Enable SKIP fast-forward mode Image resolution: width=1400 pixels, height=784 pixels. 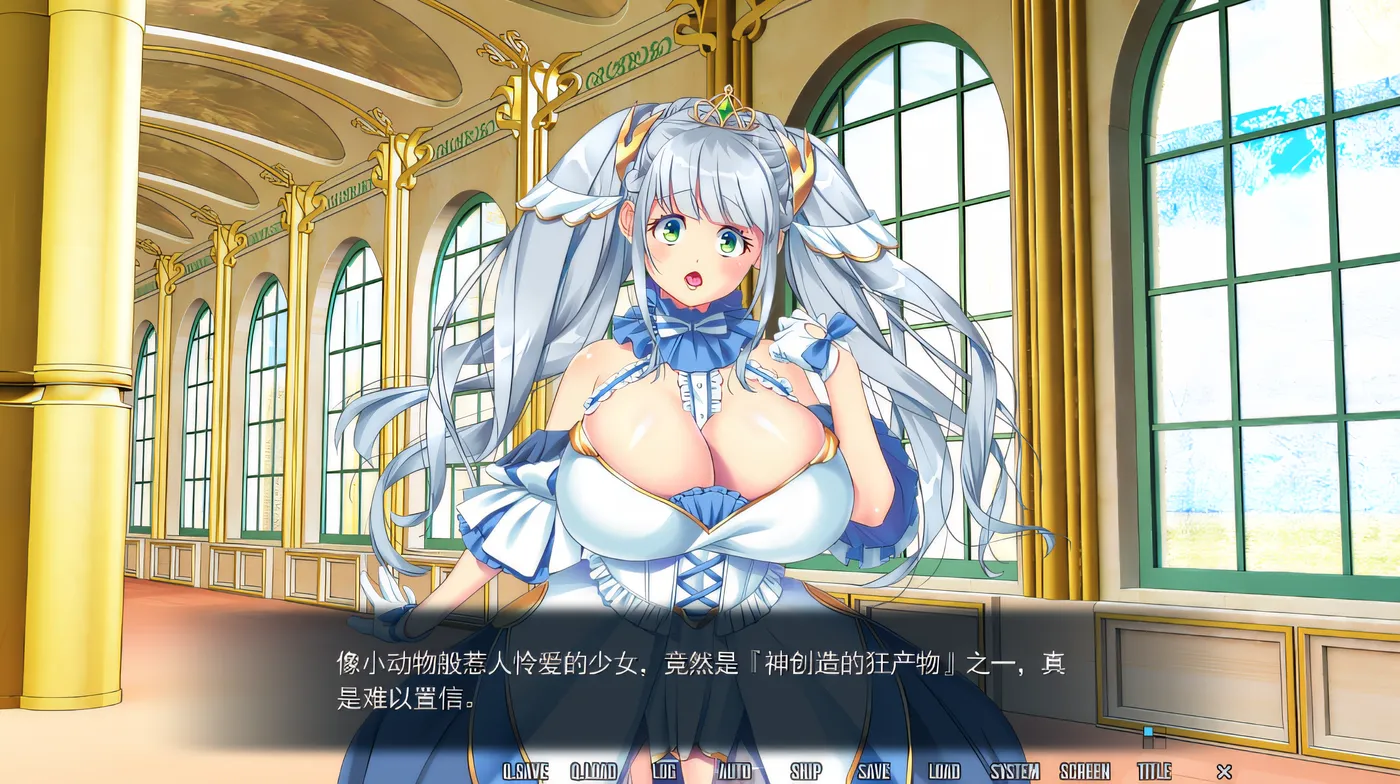point(807,771)
